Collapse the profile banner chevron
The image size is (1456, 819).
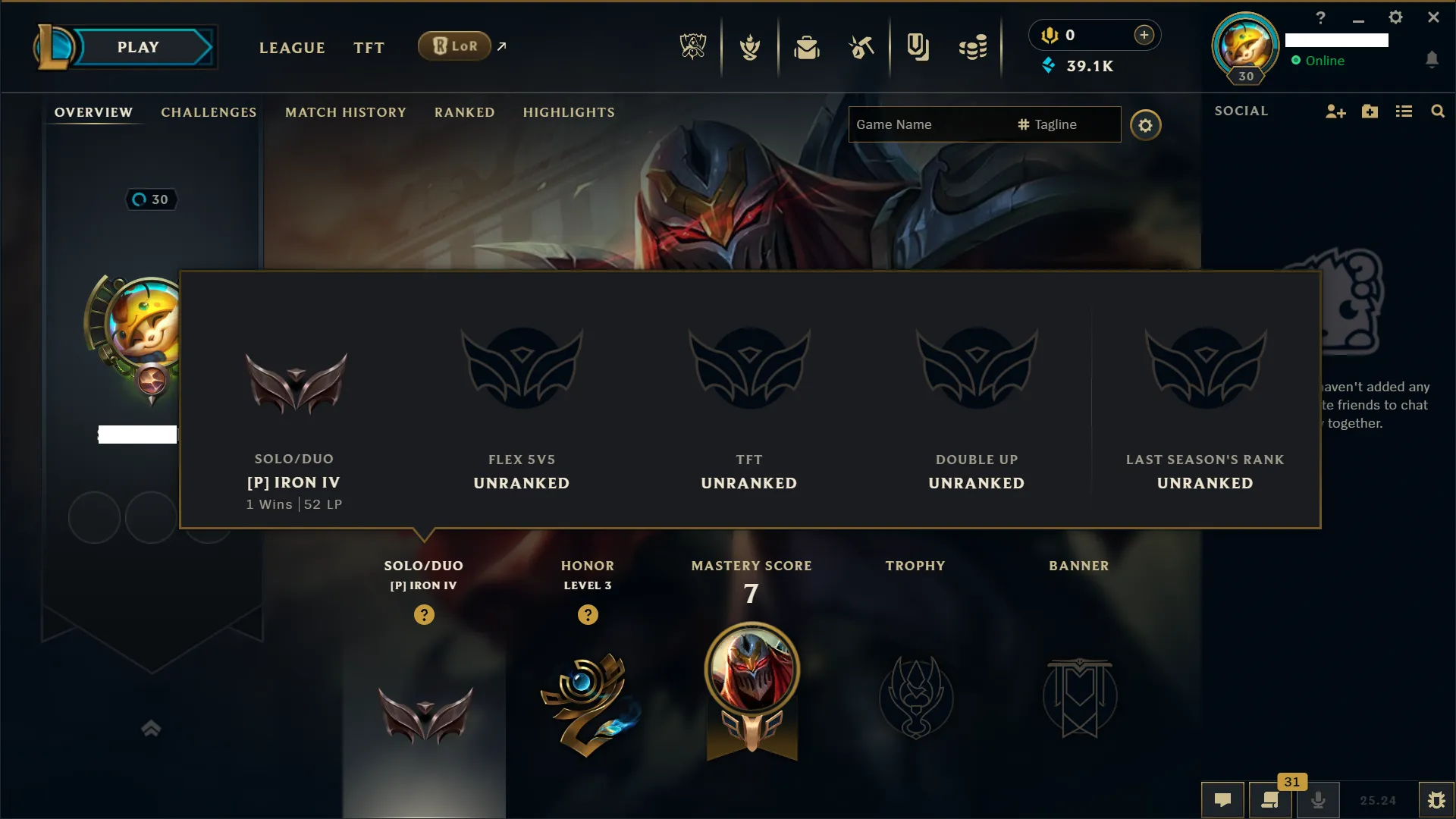click(150, 728)
